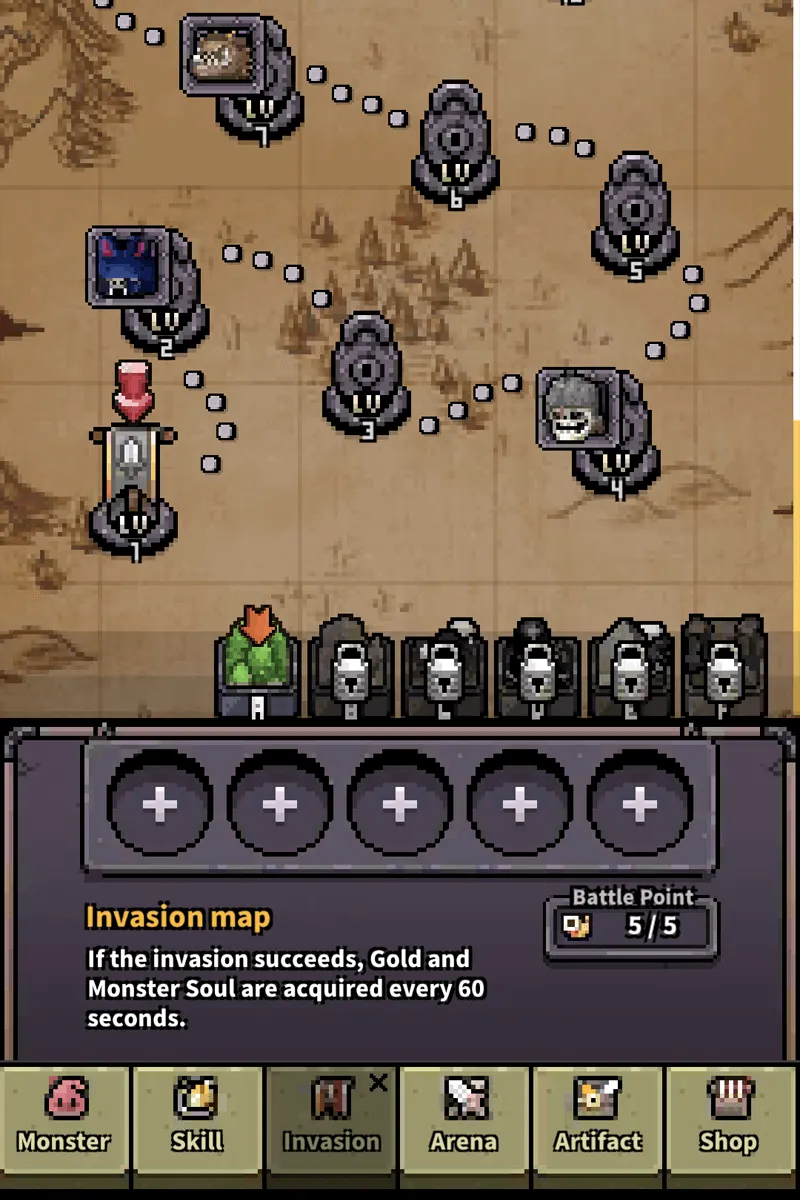Pick the level 4 skull monster node
The width and height of the screenshot is (800, 1200).
tap(580, 410)
